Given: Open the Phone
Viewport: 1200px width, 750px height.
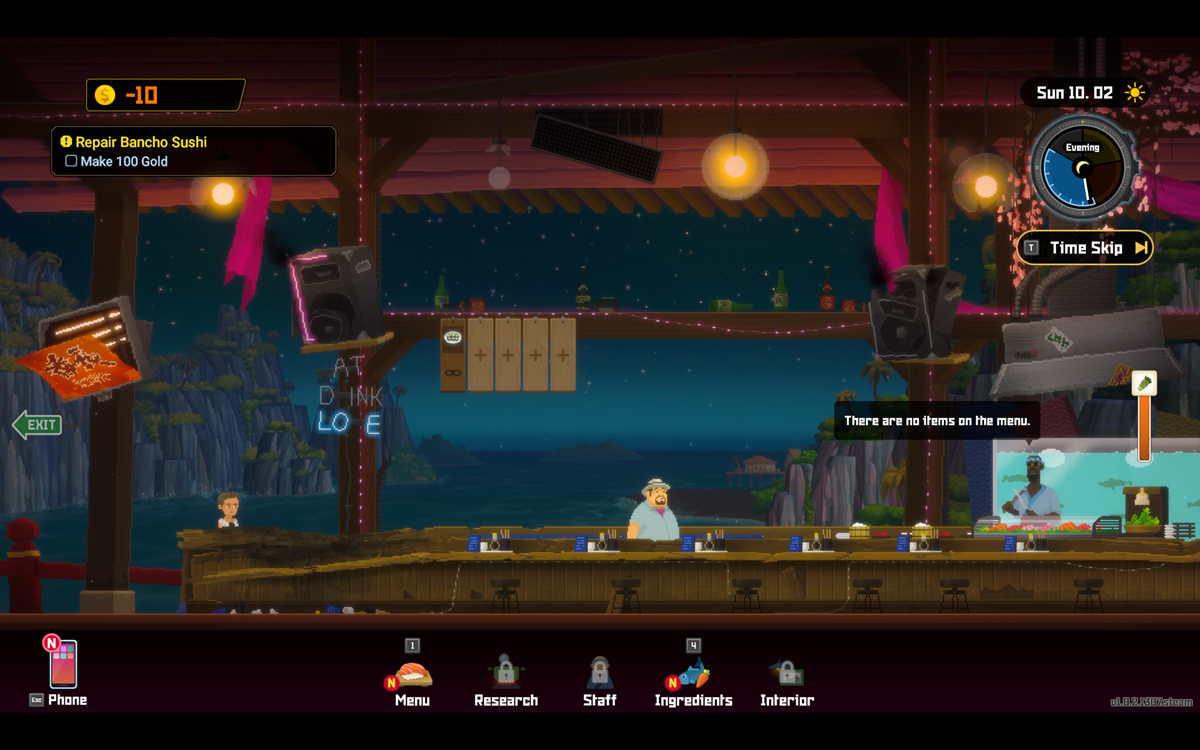Looking at the screenshot, I should click(63, 670).
